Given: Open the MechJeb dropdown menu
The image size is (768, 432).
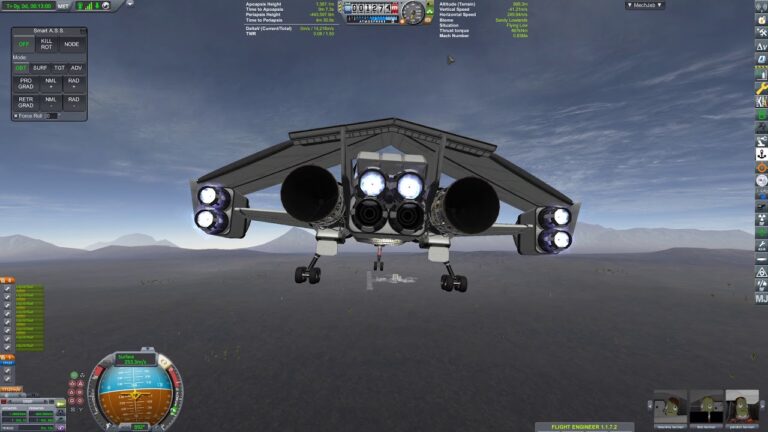Looking at the screenshot, I should click(x=645, y=5).
